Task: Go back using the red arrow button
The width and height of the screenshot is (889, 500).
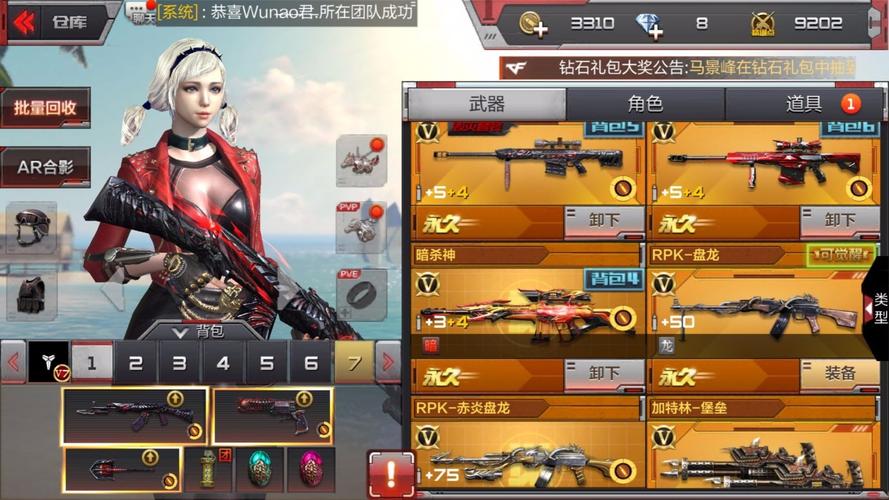Action: [22, 21]
